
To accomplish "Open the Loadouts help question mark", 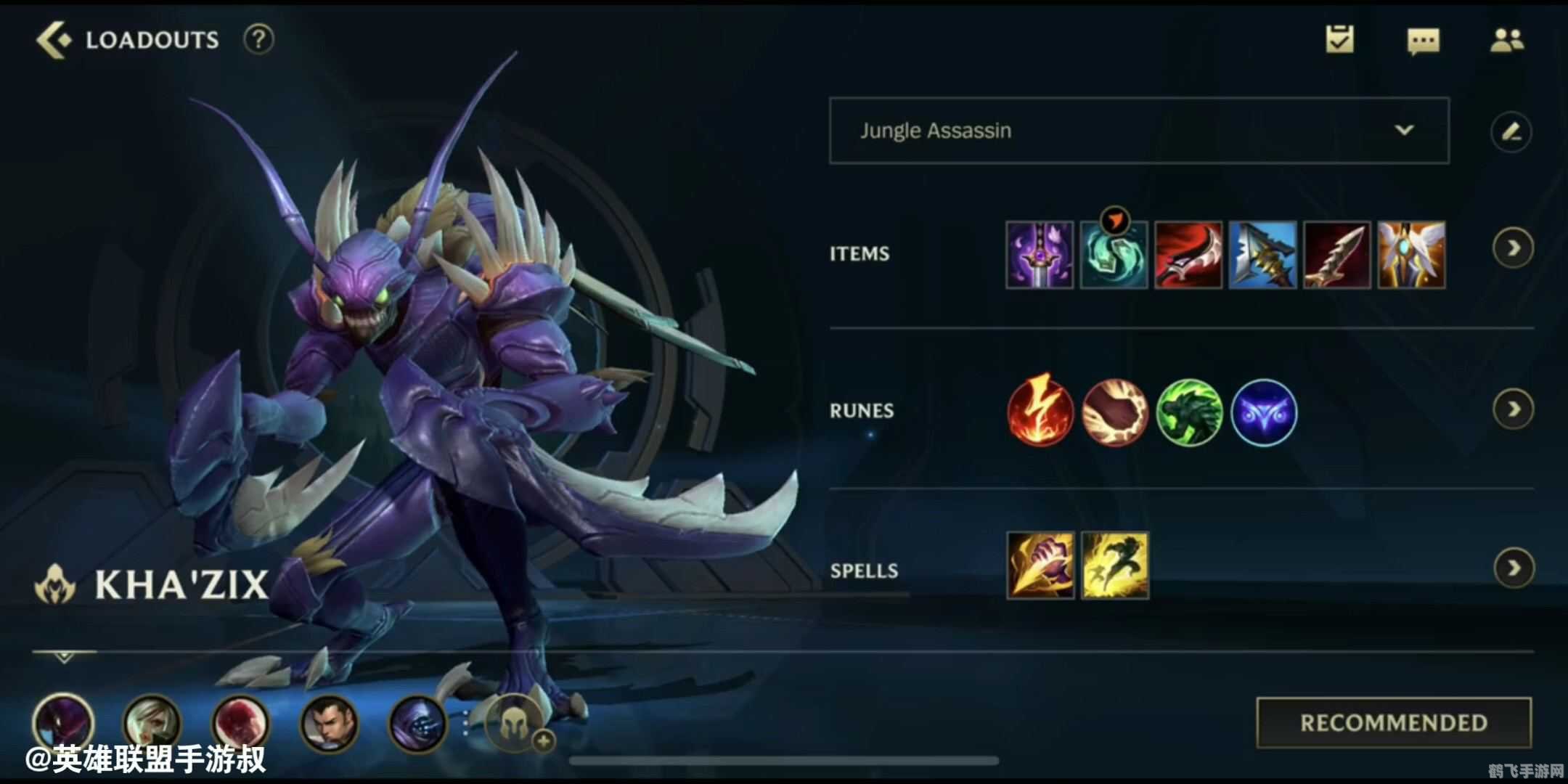I will coord(258,39).
